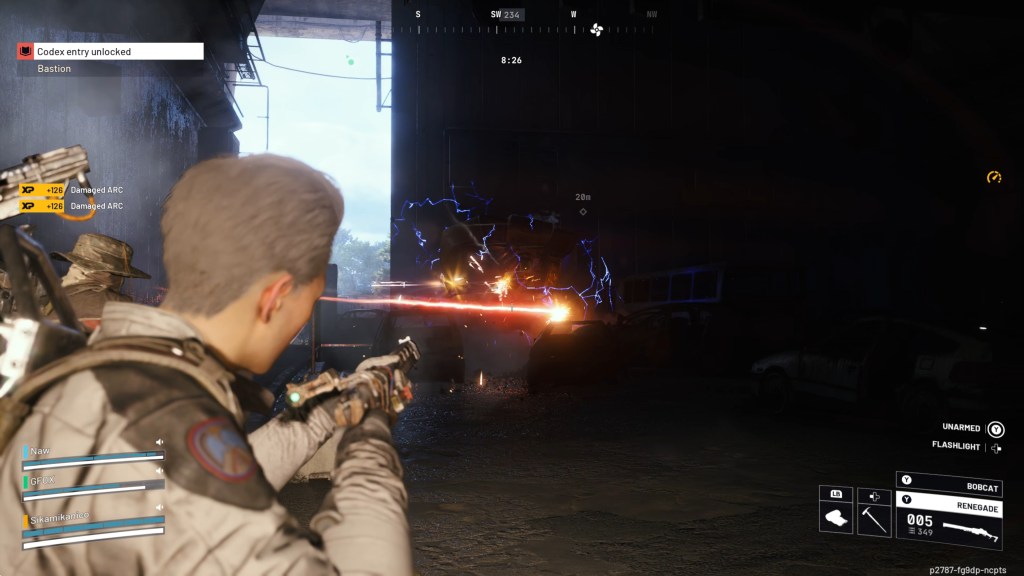Mute squadmate Sikamikanico's voice speaker icon

(x=159, y=506)
